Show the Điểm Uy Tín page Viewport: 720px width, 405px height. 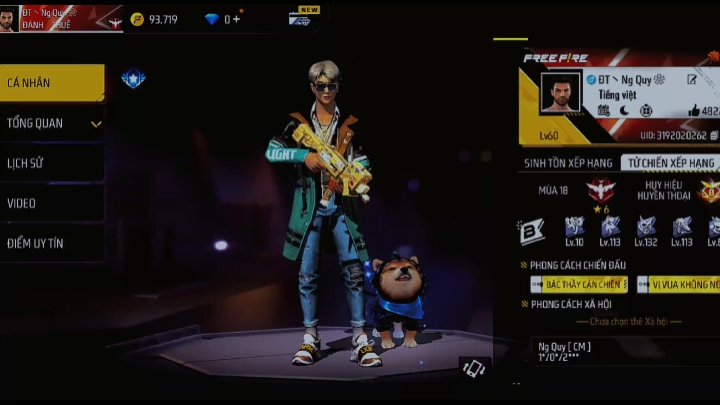pos(52,243)
